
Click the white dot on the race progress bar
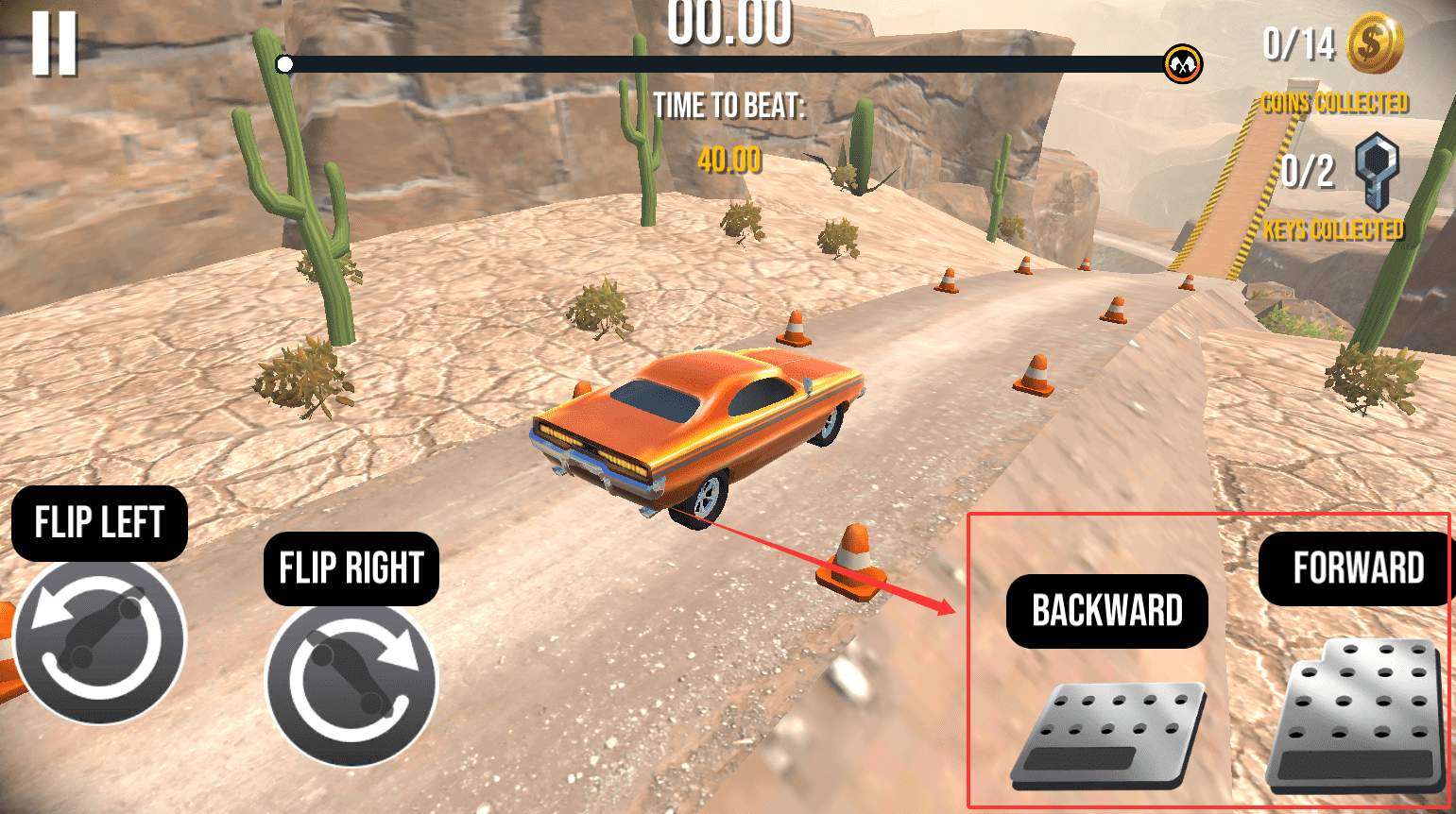pyautogui.click(x=283, y=64)
